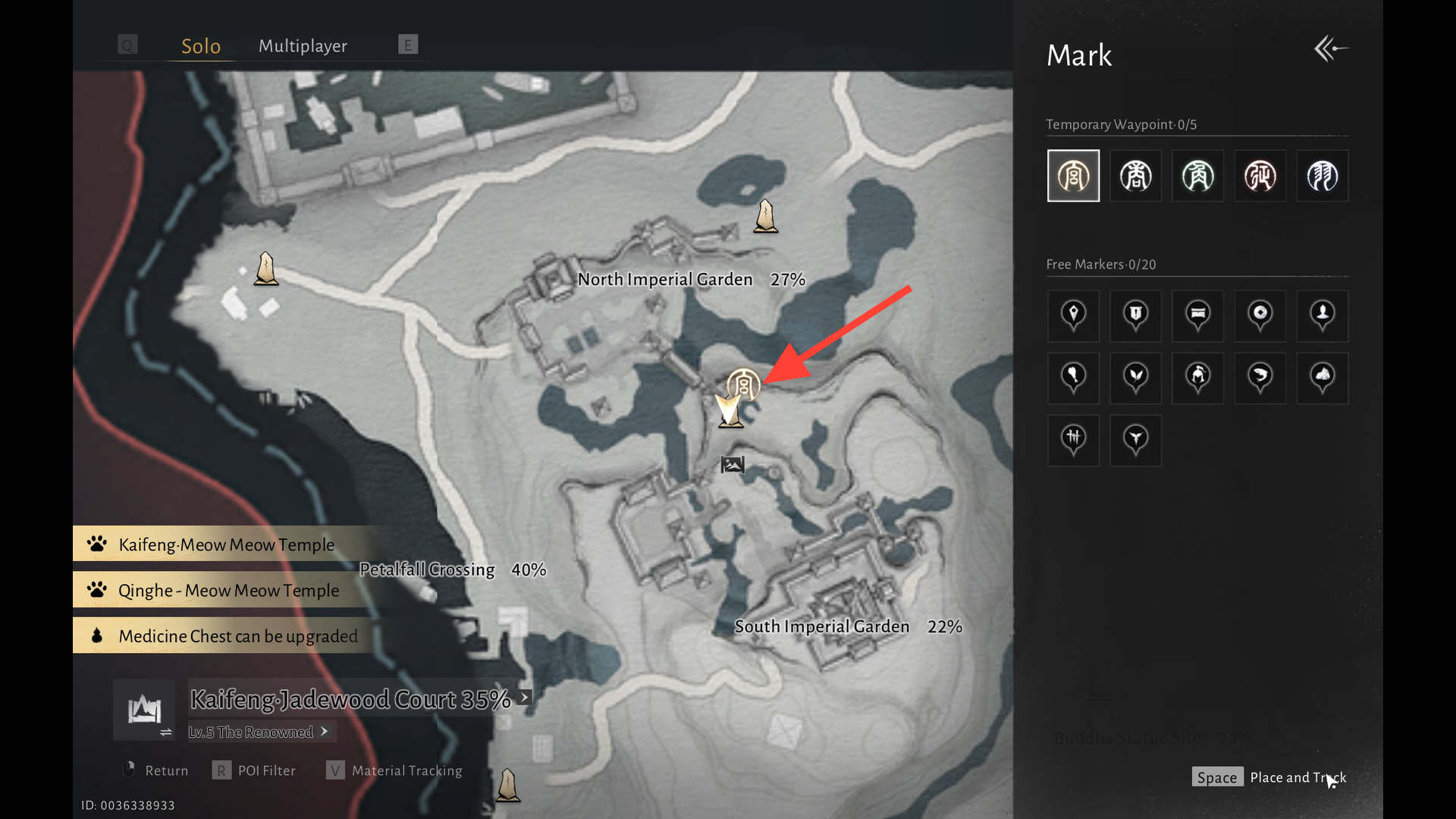Choose the ore rock free marker
Viewport: 1456px width, 819px height.
[x=1322, y=377]
